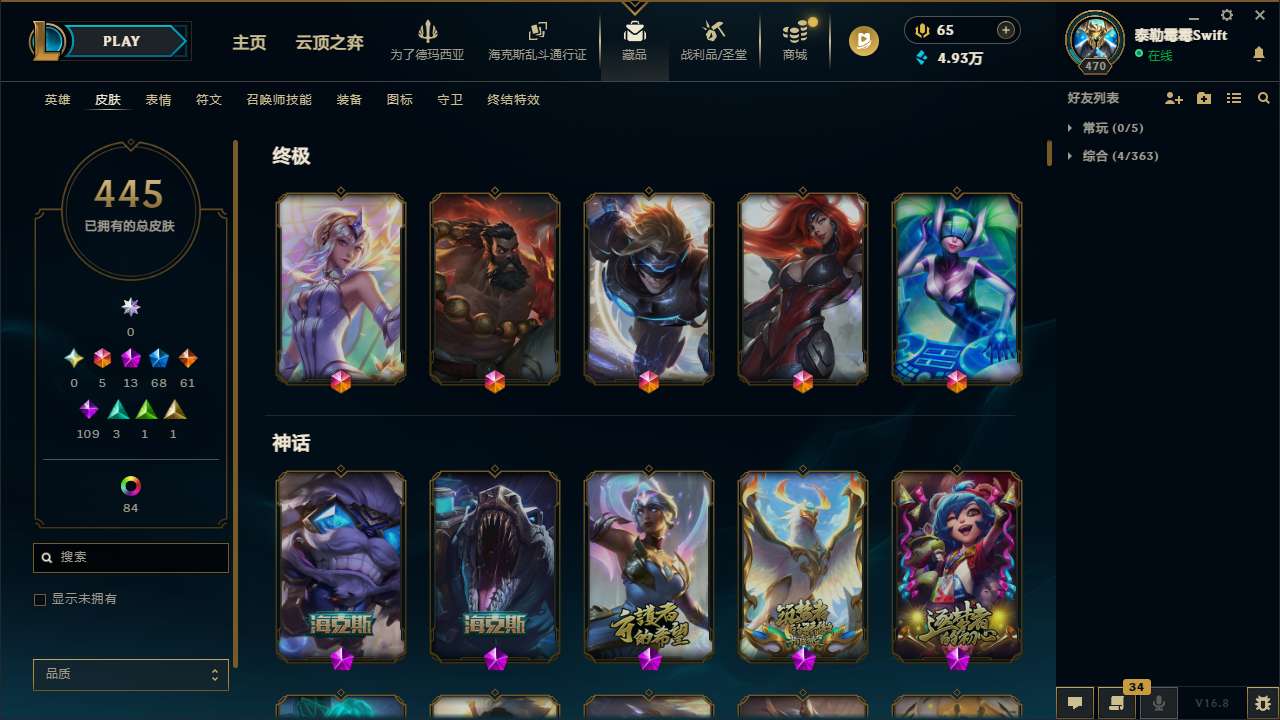Enable the 显示未拥有 checkbox

(40, 599)
